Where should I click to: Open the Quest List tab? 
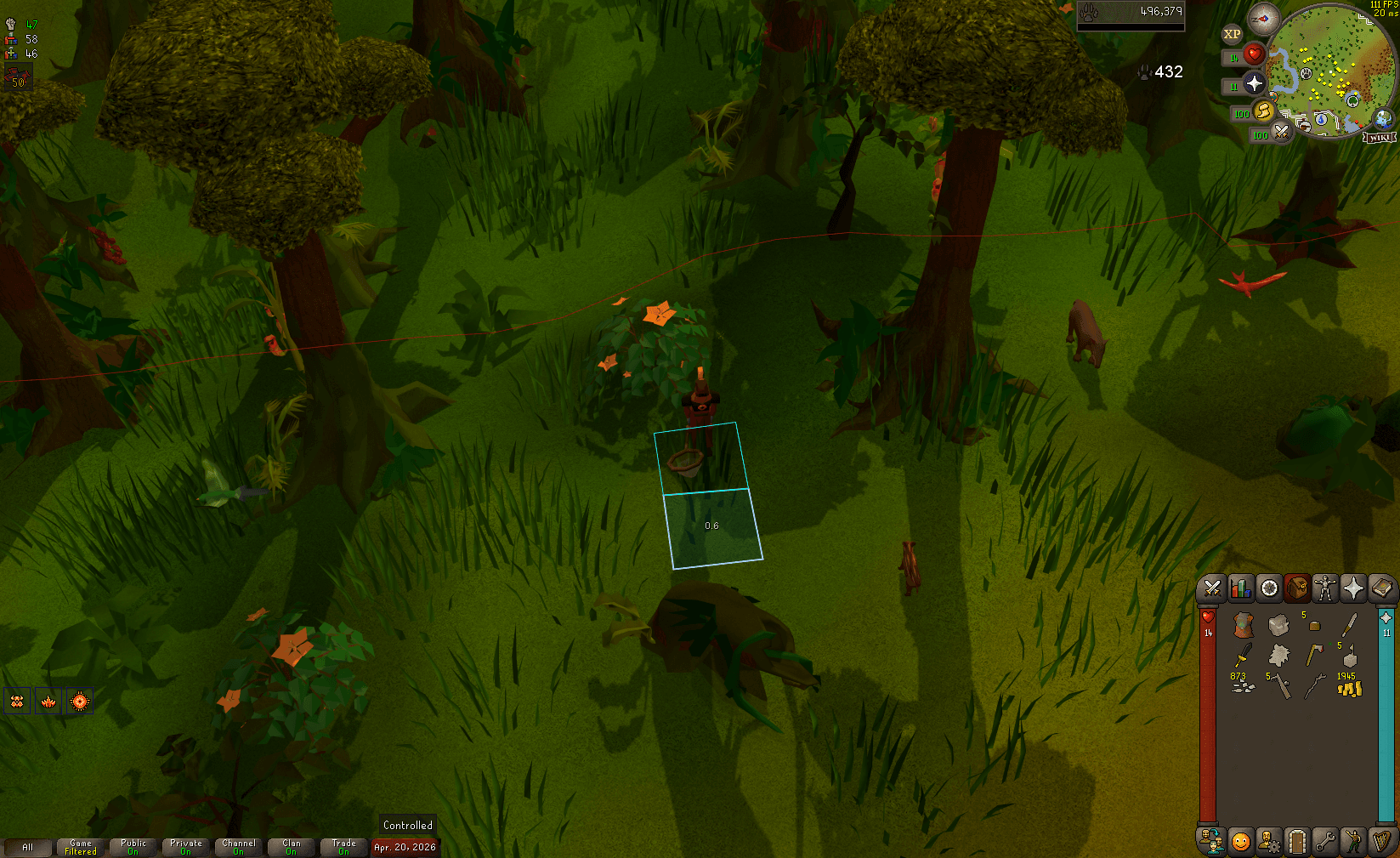(1267, 588)
